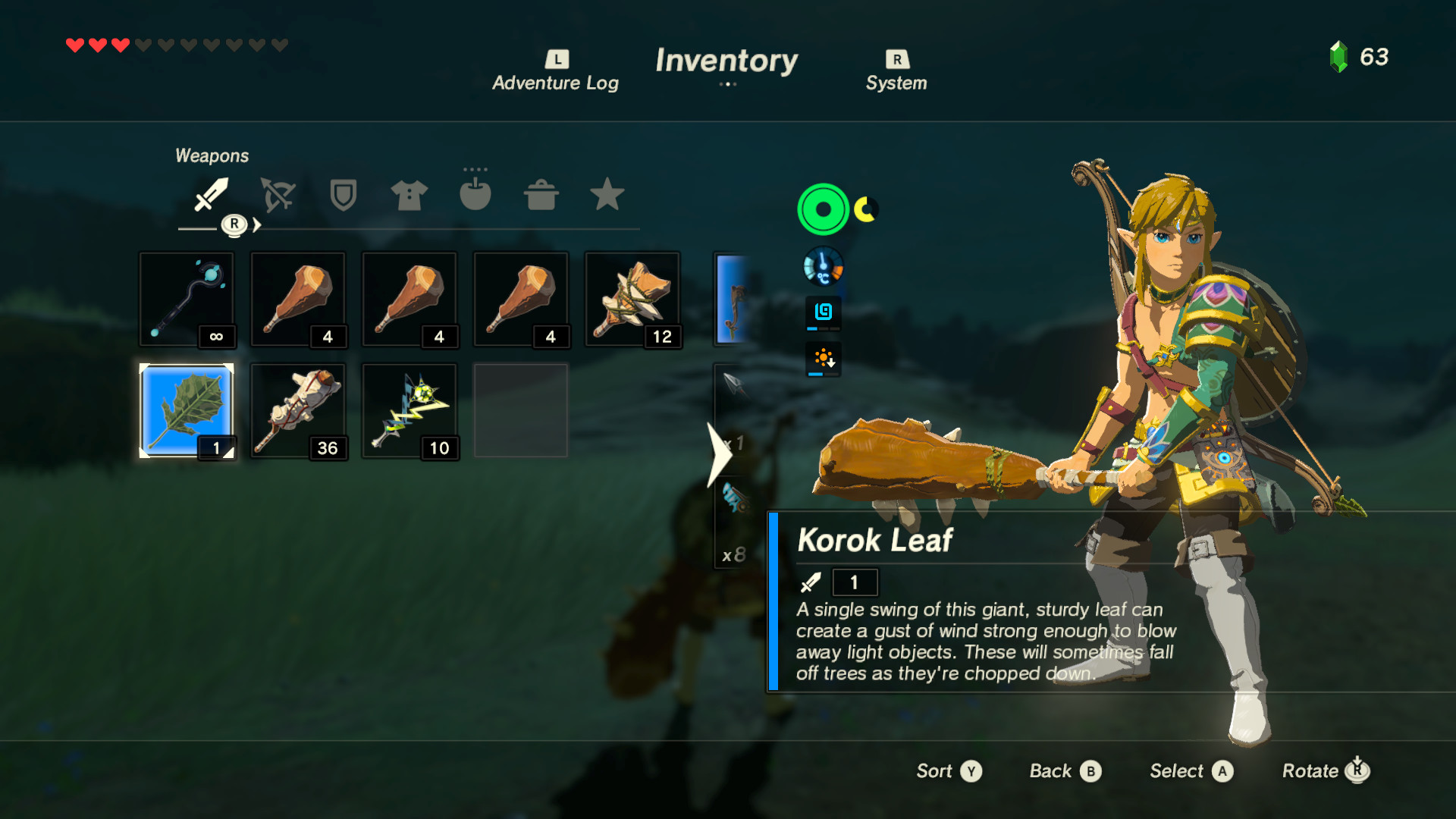Screen dimensions: 1456x819
Task: Select the infinite-durability rod weapon slot
Action: [187, 298]
